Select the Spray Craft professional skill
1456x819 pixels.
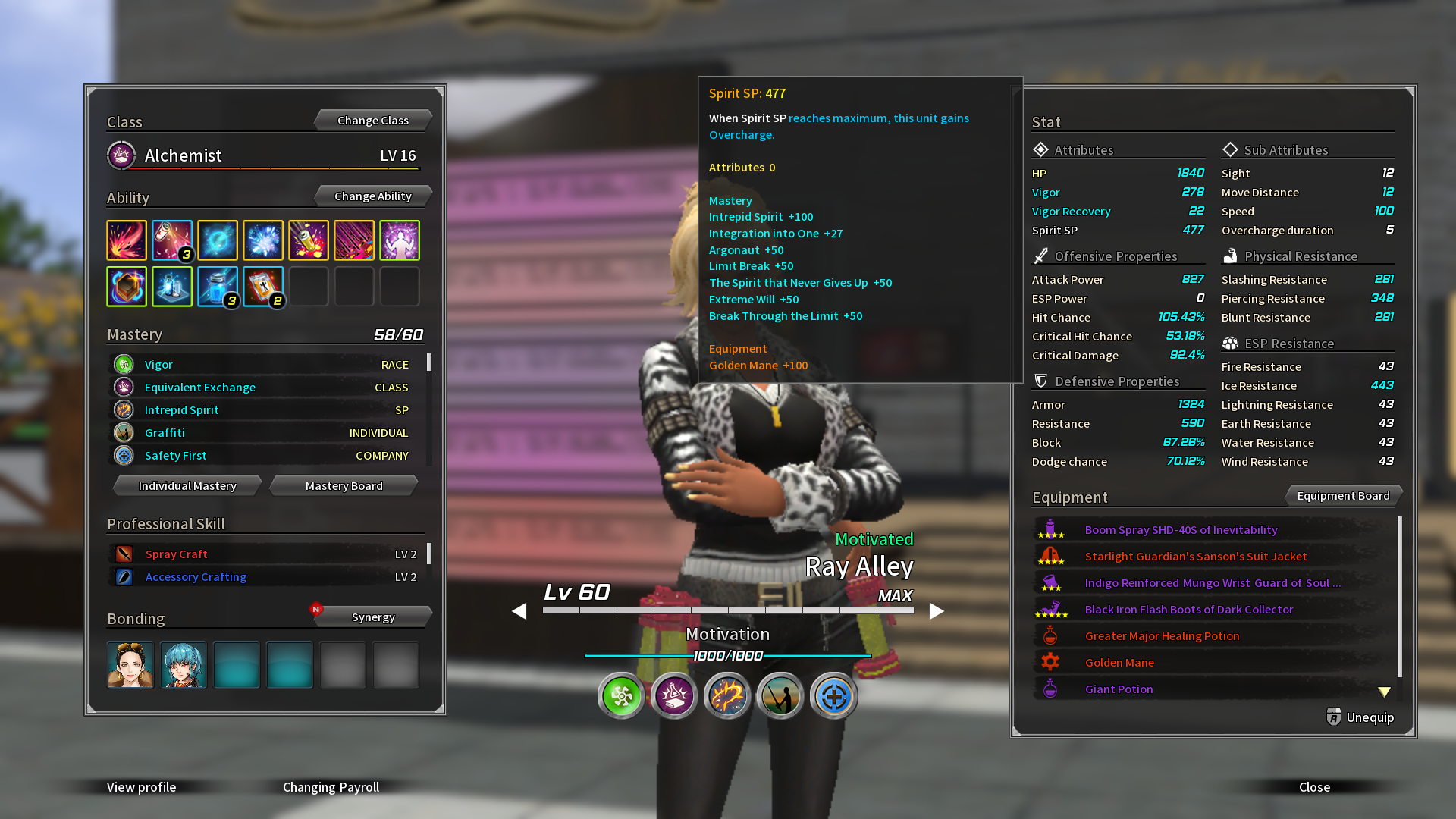[x=176, y=554]
